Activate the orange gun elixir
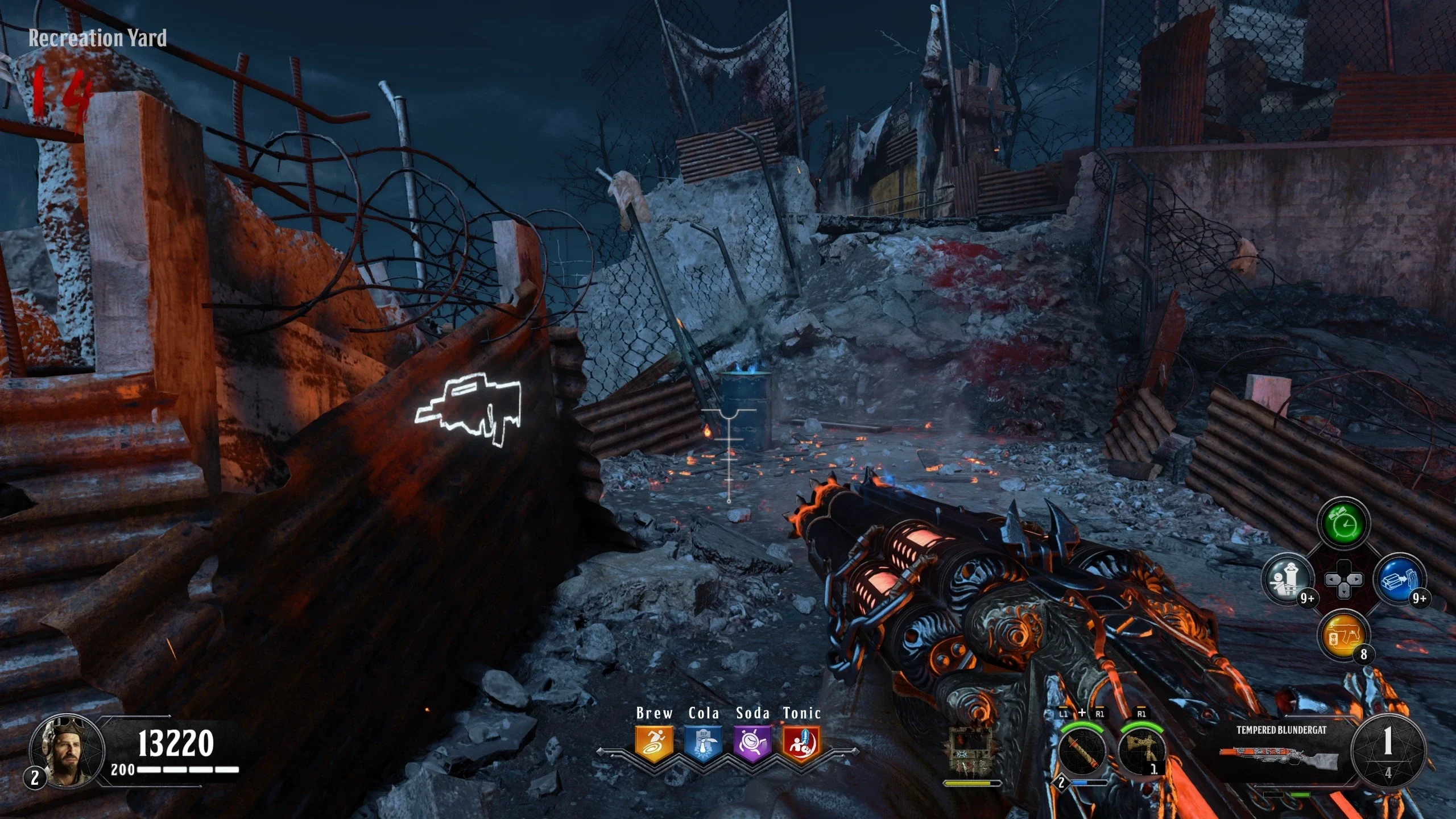Viewport: 1456px width, 819px height. click(x=1343, y=635)
